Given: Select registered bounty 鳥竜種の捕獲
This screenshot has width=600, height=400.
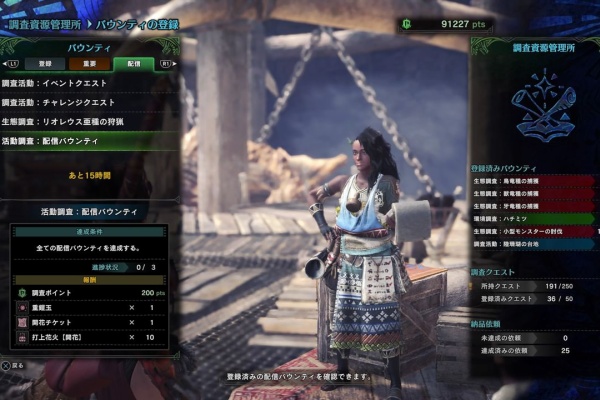Looking at the screenshot, I should tap(530, 181).
